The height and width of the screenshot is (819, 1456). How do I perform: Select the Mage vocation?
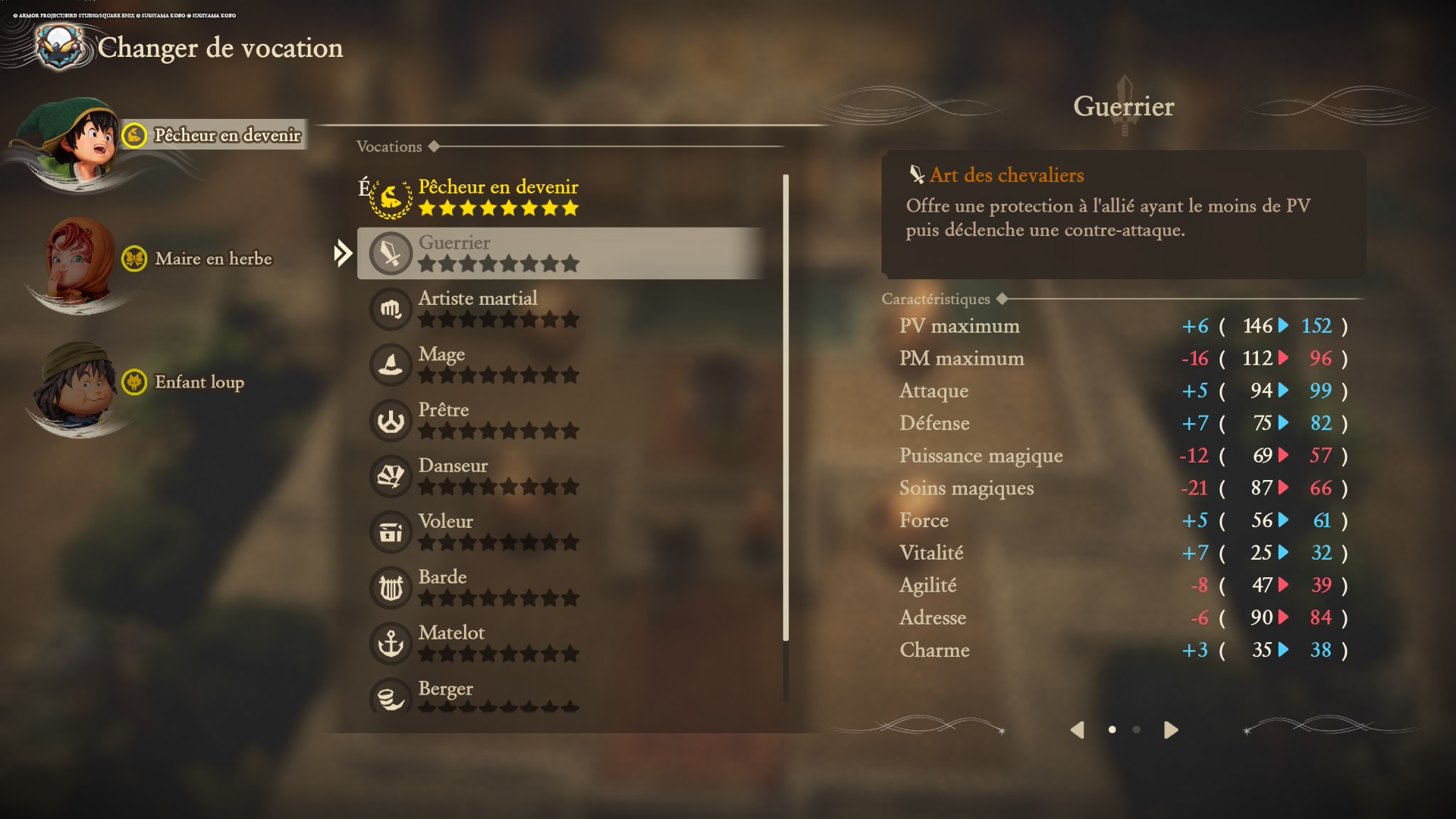click(497, 364)
